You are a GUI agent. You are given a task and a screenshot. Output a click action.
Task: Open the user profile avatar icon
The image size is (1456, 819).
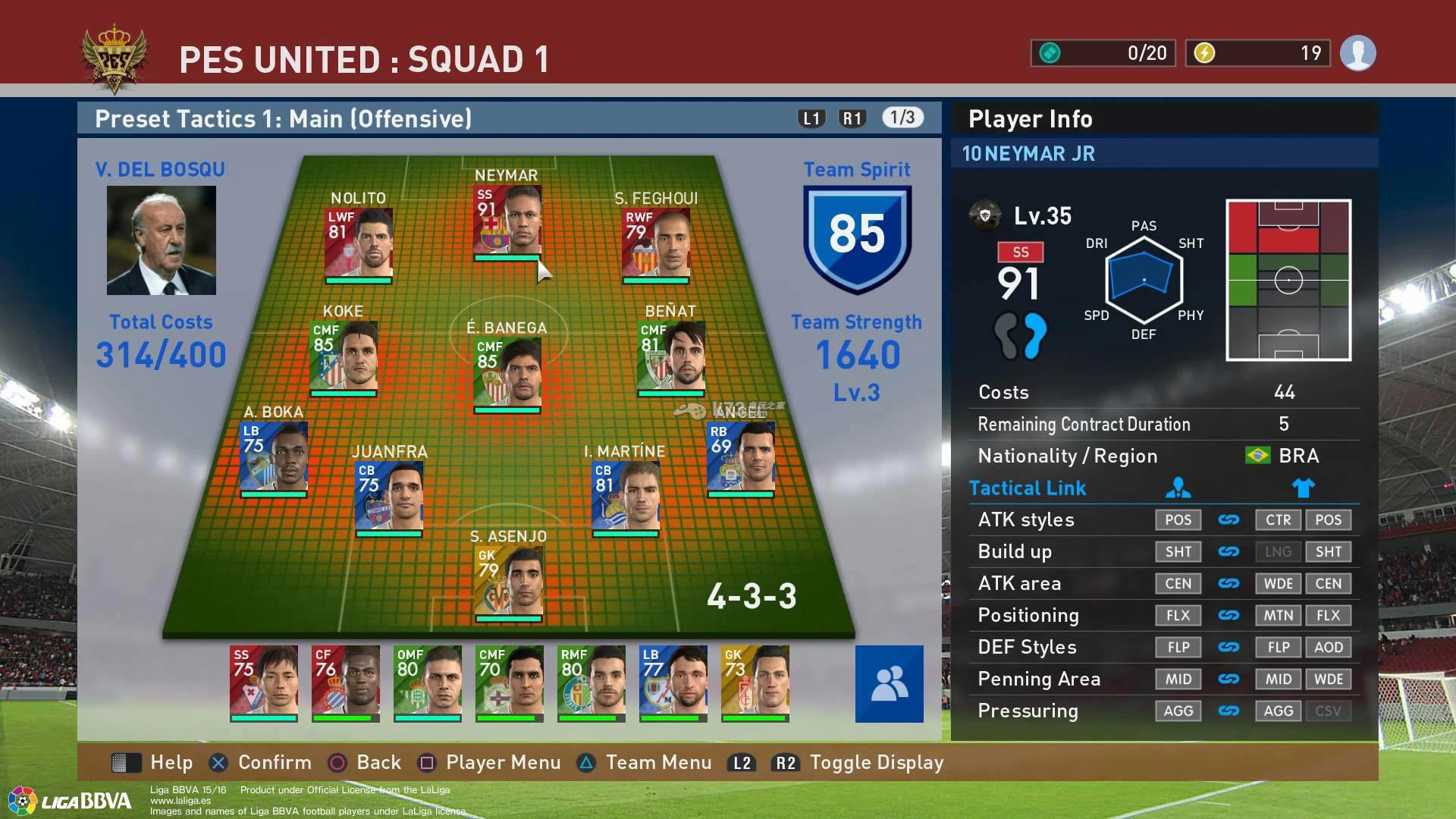(x=1357, y=53)
